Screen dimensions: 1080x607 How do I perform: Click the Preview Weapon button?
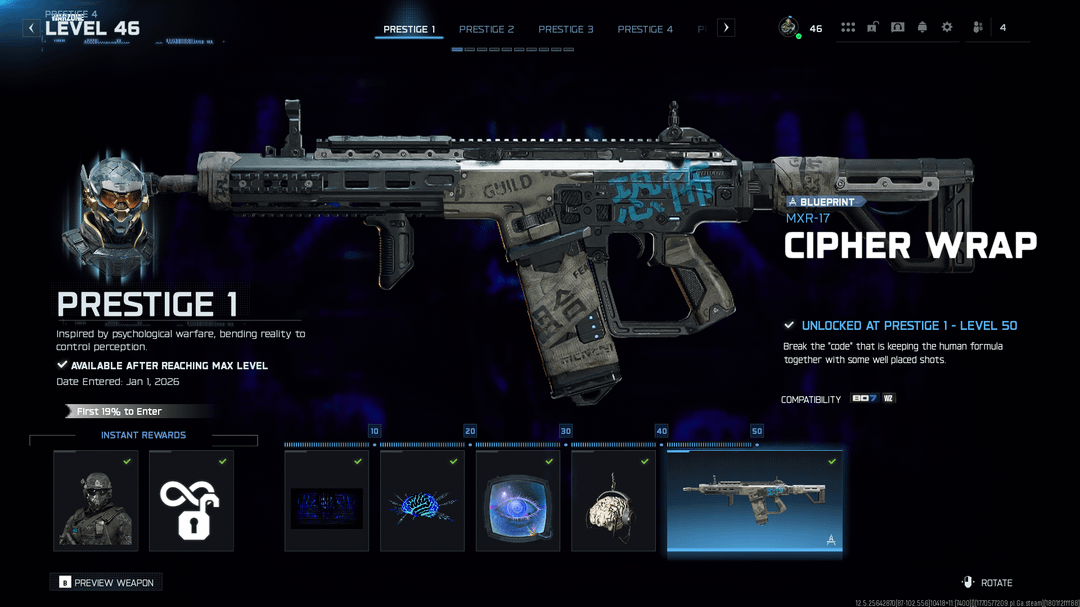tap(106, 582)
